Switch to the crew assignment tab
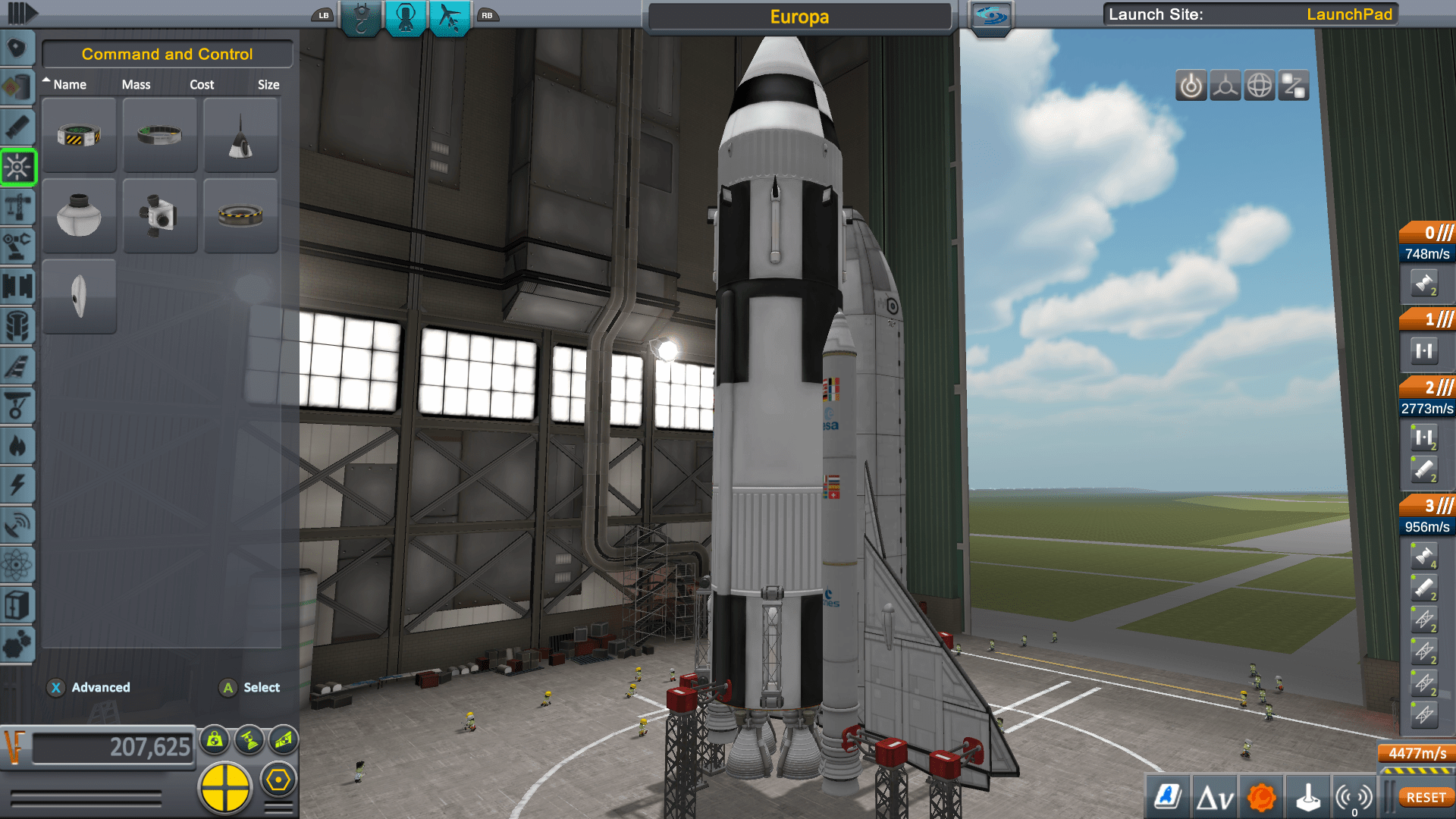Screen dimensions: 1456x819 (x=406, y=17)
